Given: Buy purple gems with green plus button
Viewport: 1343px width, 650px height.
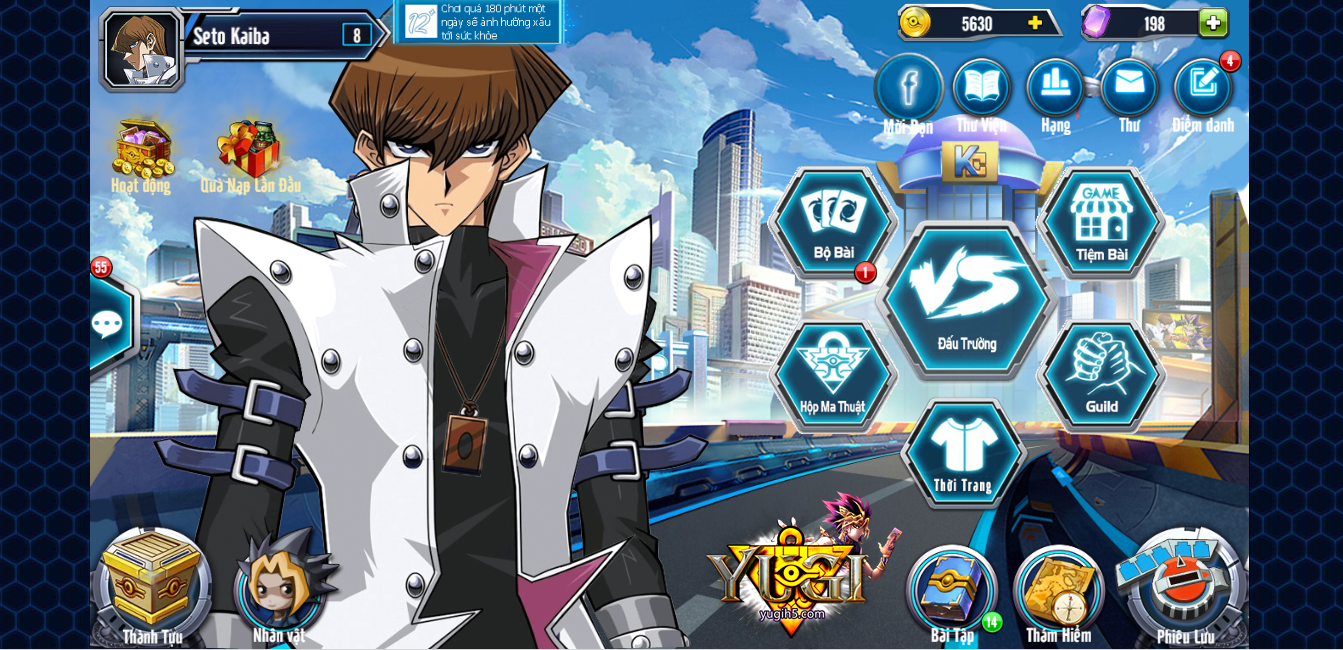Looking at the screenshot, I should 1213,23.
